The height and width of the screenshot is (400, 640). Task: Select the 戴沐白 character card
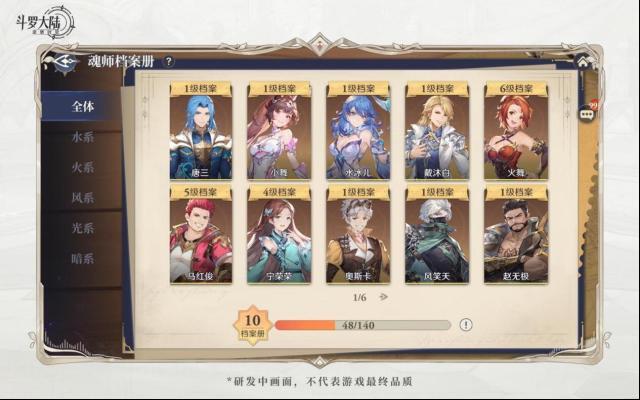coord(437,132)
